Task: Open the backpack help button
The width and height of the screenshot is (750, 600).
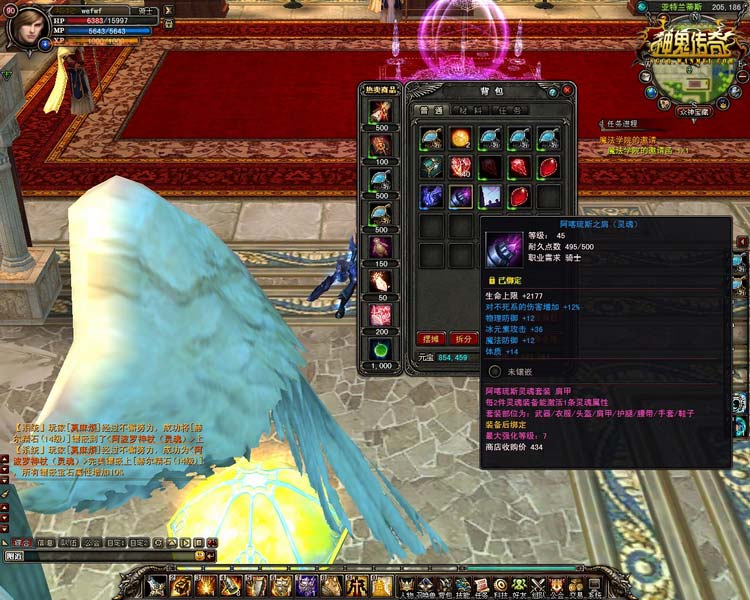Action: point(553,90)
